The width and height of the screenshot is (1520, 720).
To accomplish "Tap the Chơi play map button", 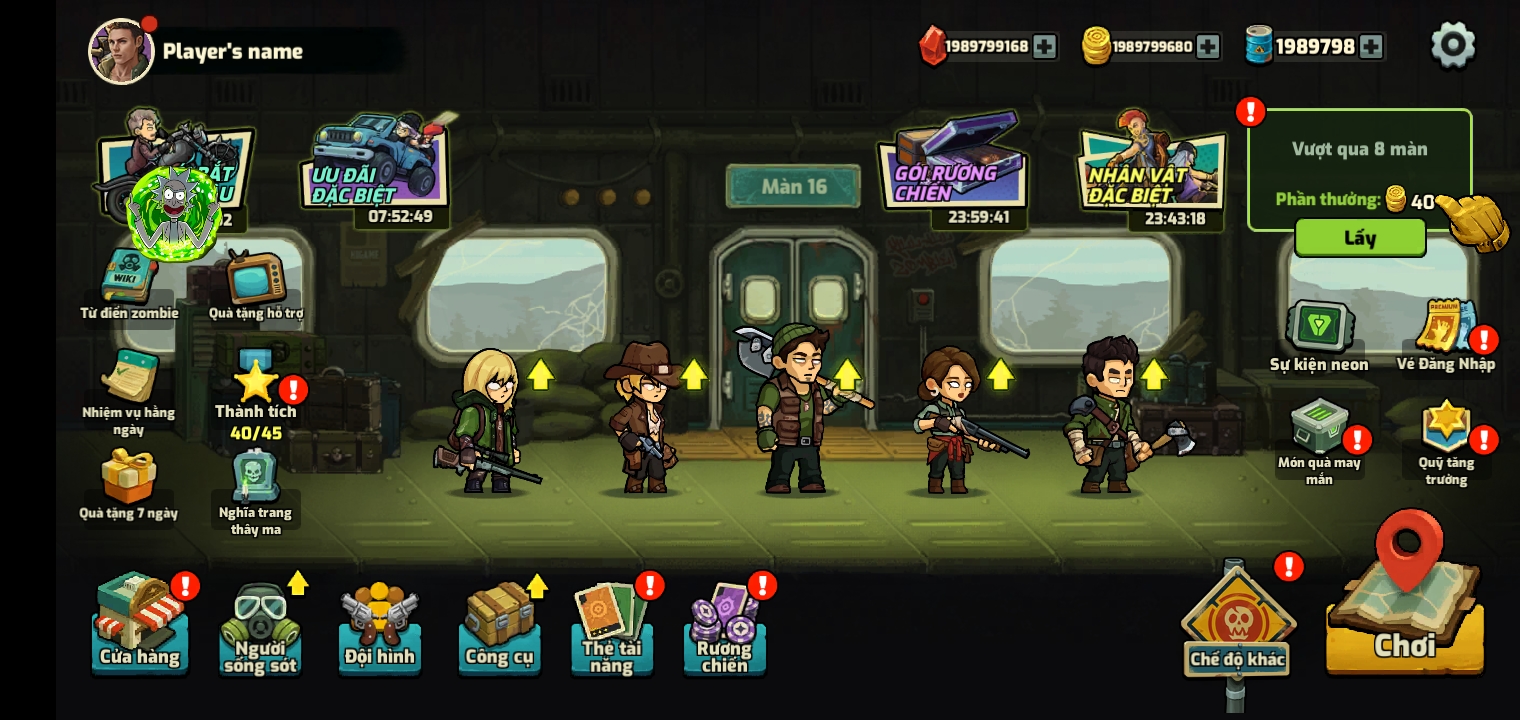I will [1405, 620].
